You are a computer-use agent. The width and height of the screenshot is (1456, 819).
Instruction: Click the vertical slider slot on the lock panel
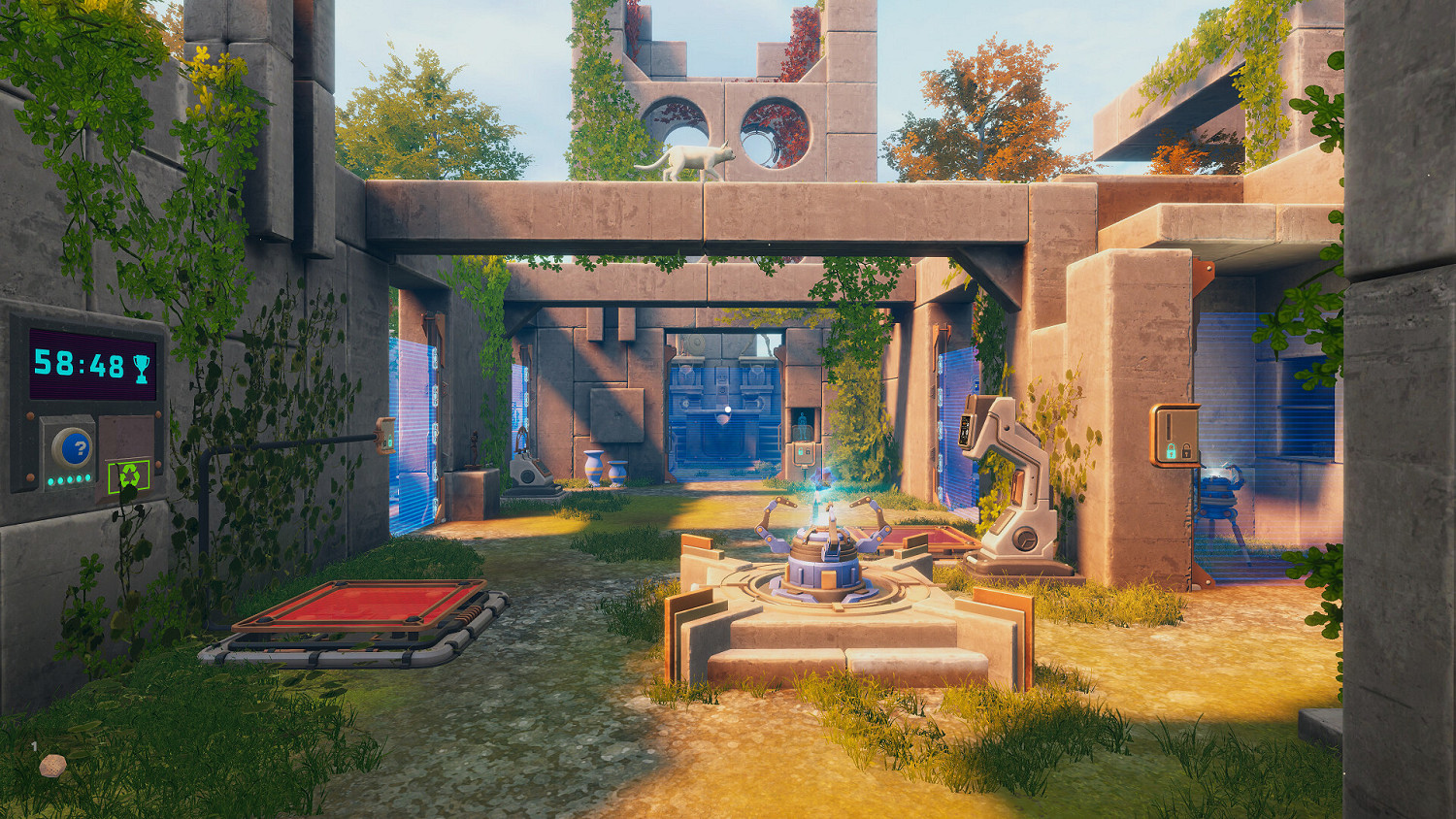(1170, 425)
